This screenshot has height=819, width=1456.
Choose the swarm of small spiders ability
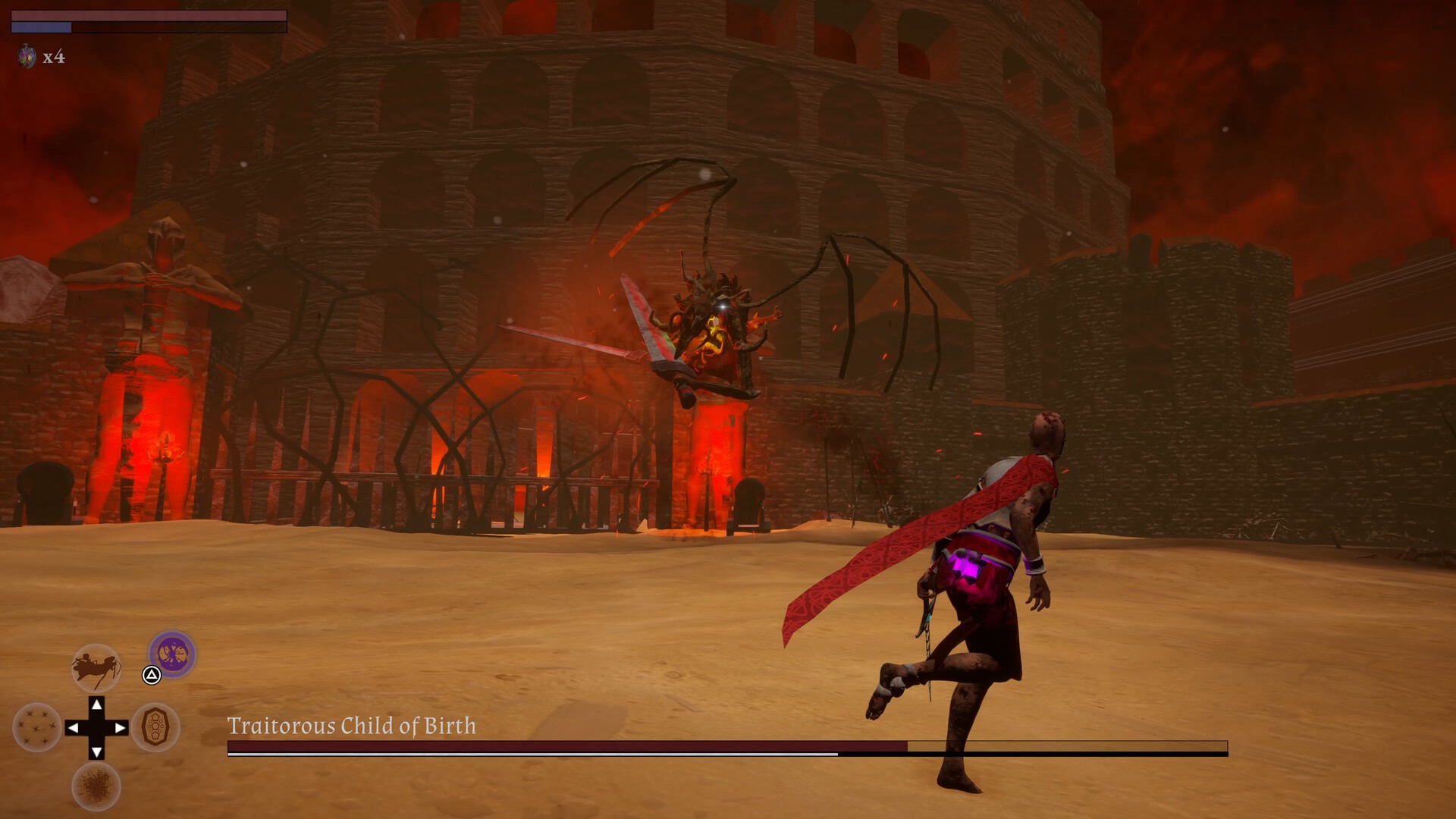coord(37,727)
